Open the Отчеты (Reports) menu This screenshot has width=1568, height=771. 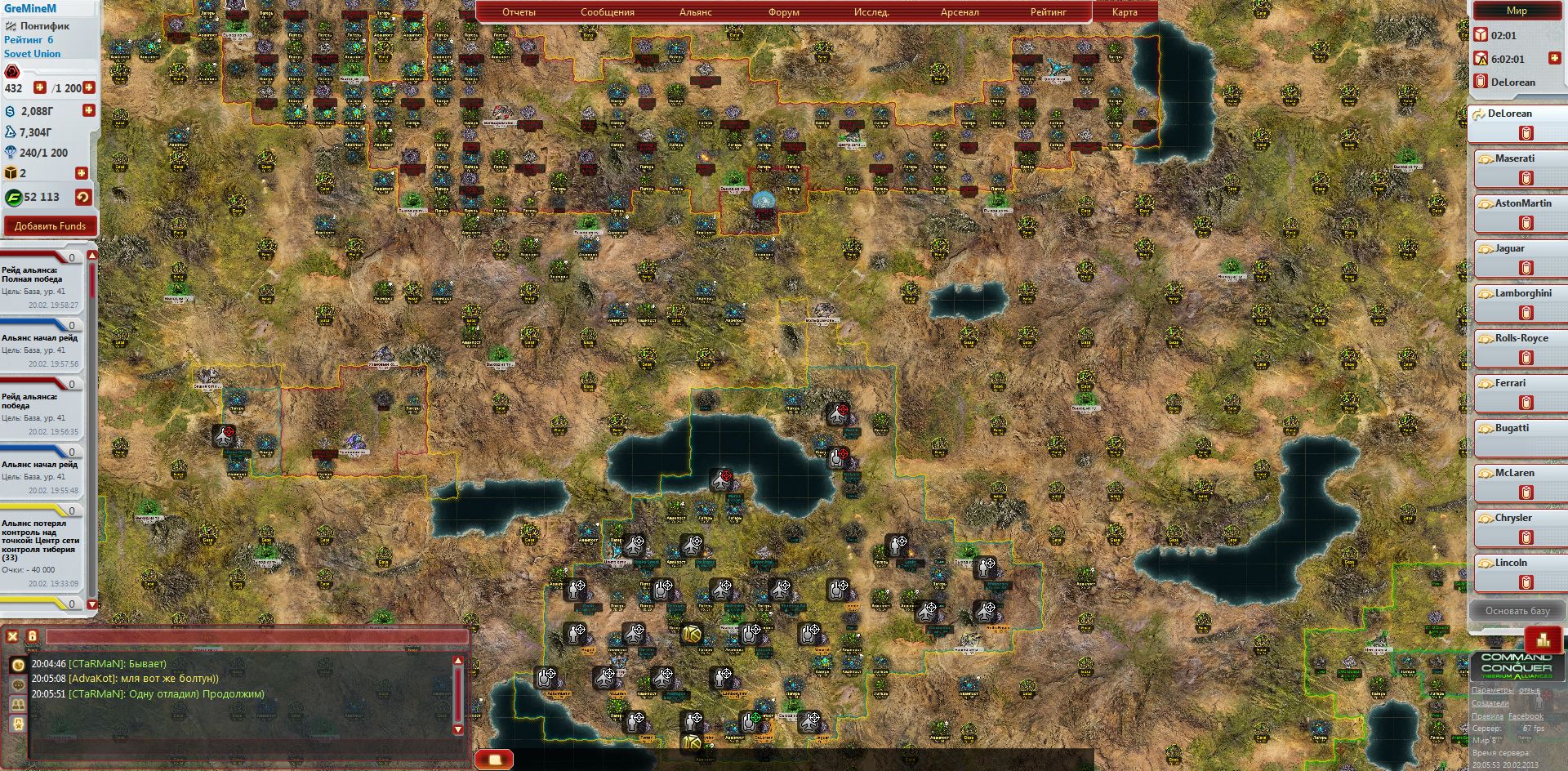click(519, 12)
